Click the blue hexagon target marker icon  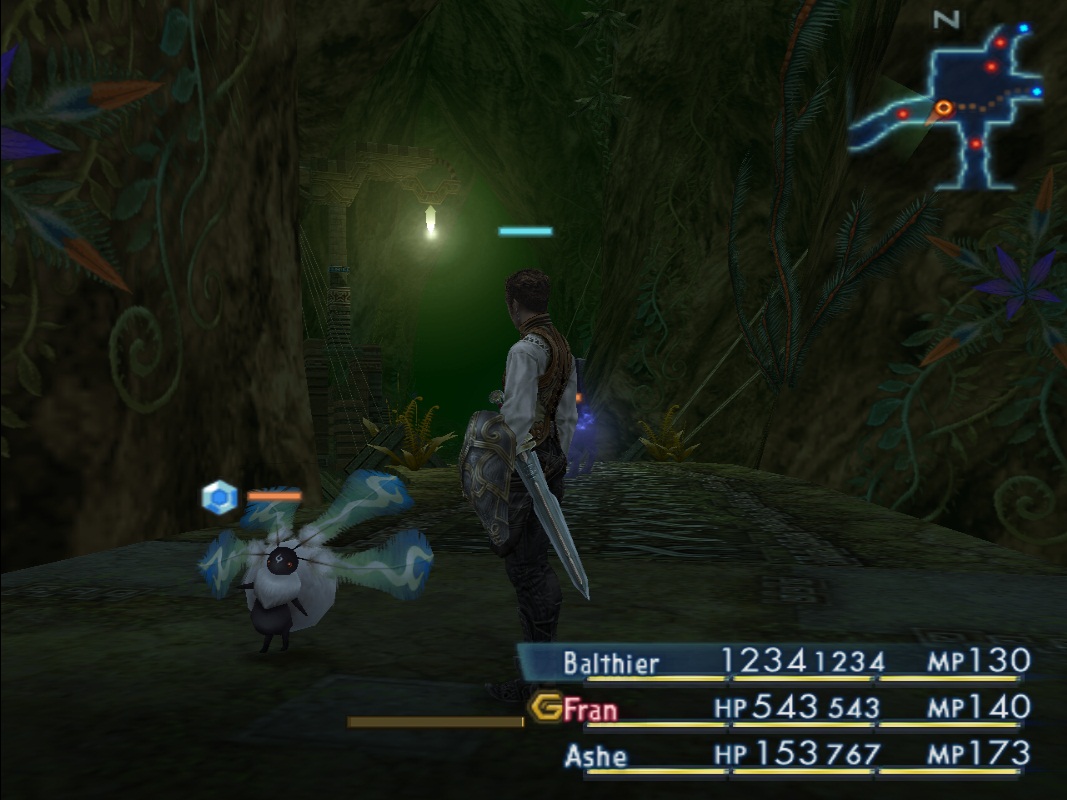pyautogui.click(x=219, y=497)
